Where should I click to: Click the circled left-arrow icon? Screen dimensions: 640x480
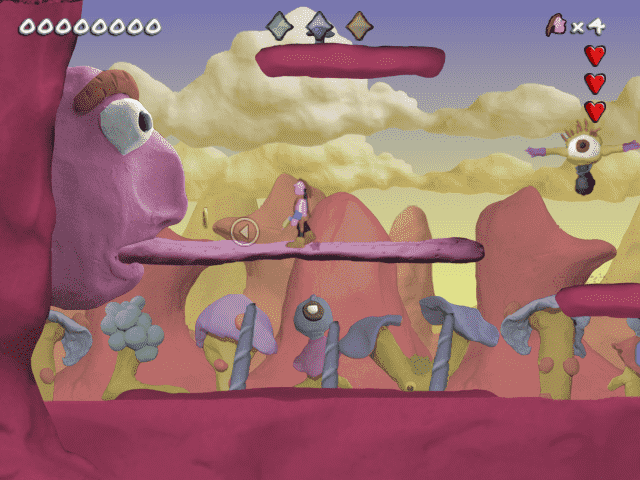[x=245, y=232]
